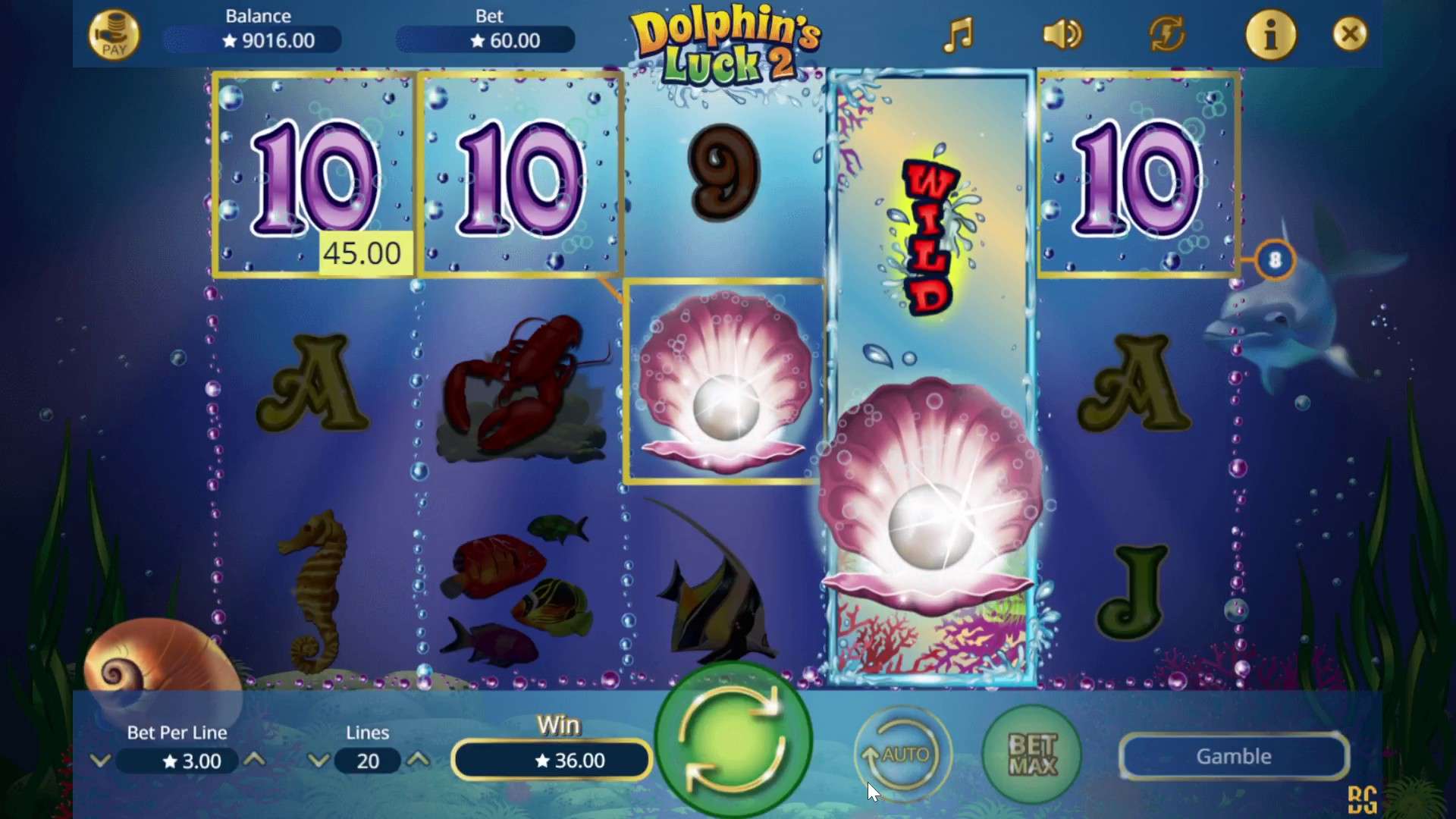Viewport: 1456px width, 819px height.
Task: Adjust sound using the speaker icon
Action: 1061,34
